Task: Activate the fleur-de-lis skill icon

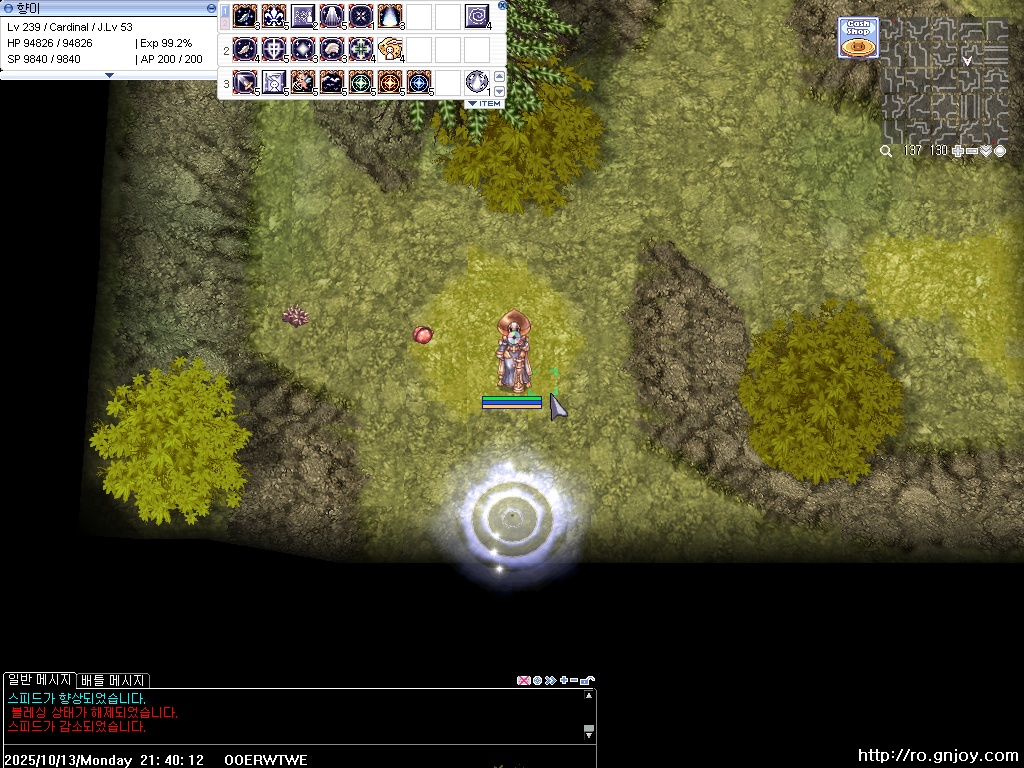Action: tap(274, 16)
